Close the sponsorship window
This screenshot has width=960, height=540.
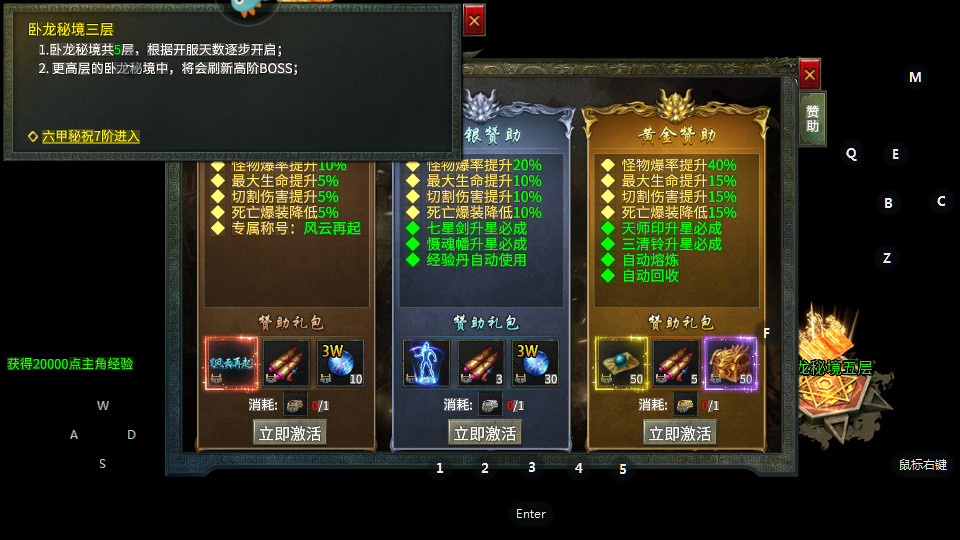[x=810, y=74]
